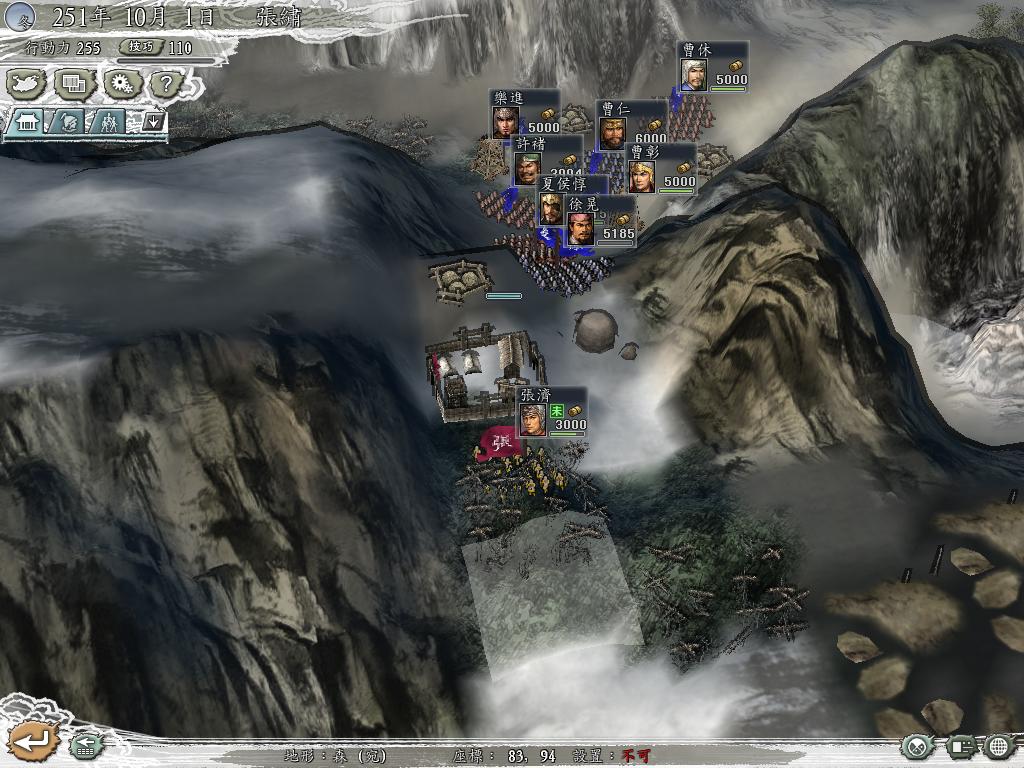Select 張濟's unit with 3000 troops
1024x768 pixels.
(x=551, y=412)
